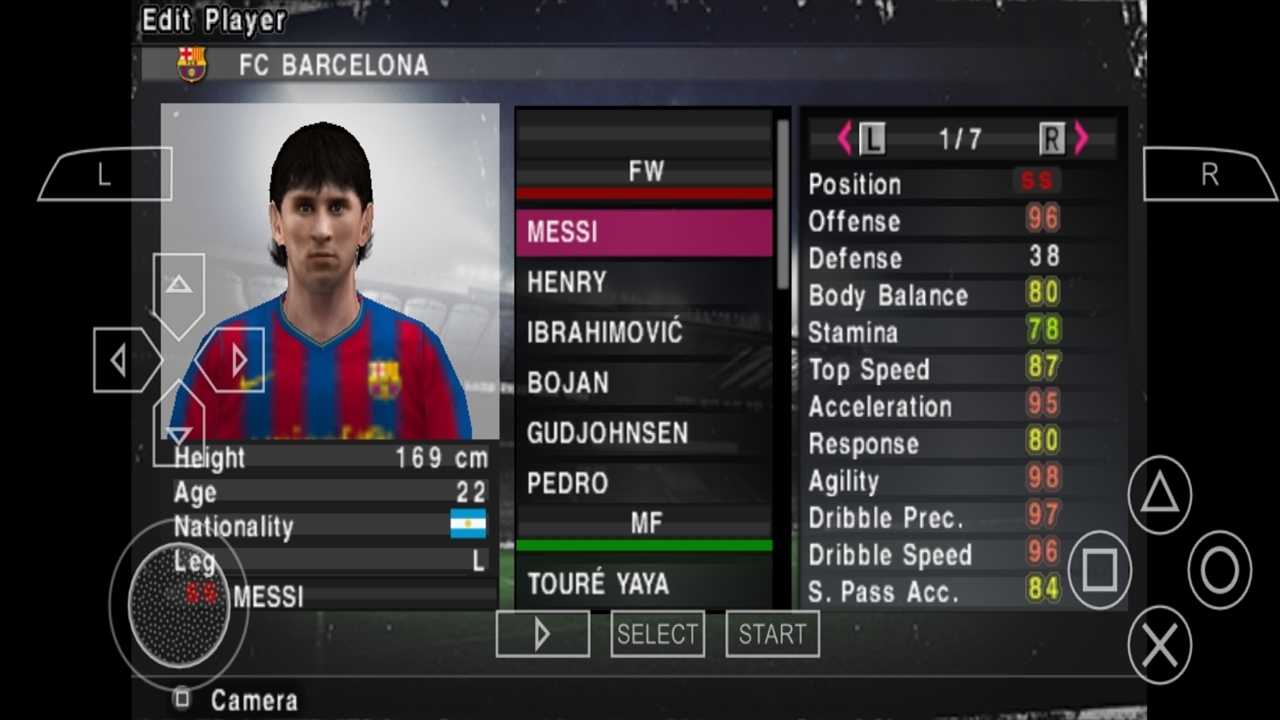Go to previous stats page with left arrow
This screenshot has width=1280, height=720.
tap(845, 139)
